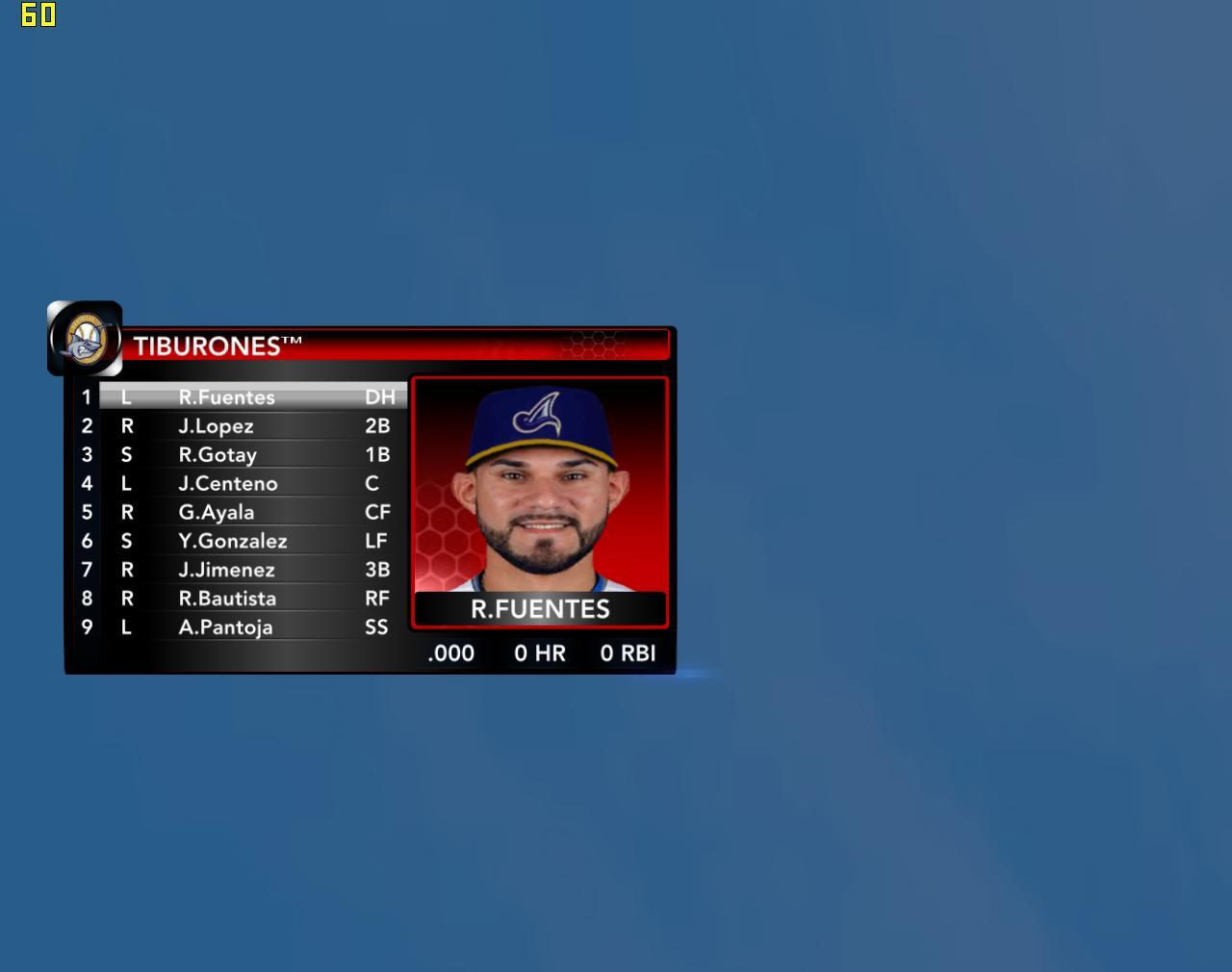
Task: Select shortstop A.Pantoja row
Action: pyautogui.click(x=226, y=627)
